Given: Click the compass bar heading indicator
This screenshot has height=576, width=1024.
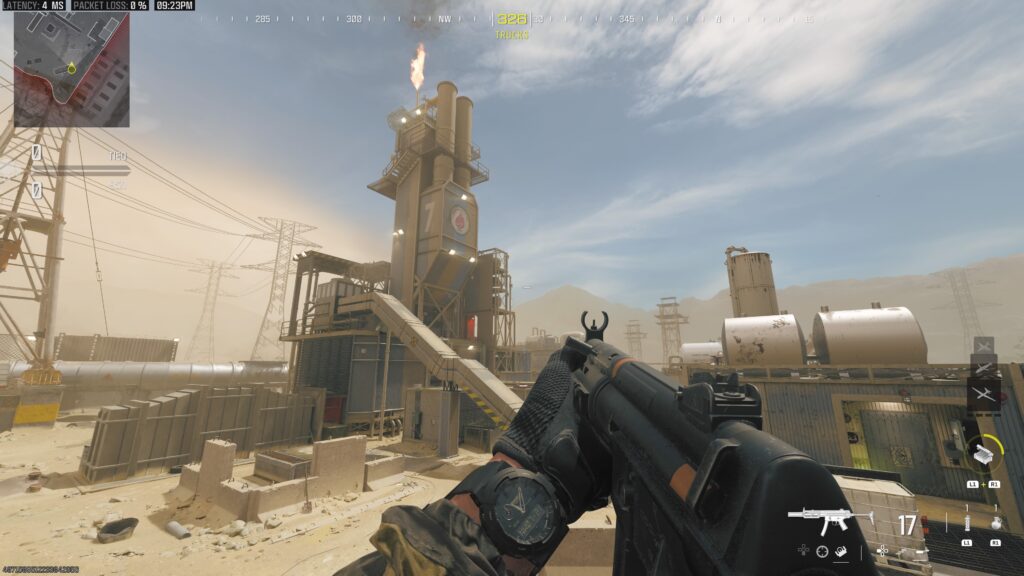Looking at the screenshot, I should pos(511,18).
